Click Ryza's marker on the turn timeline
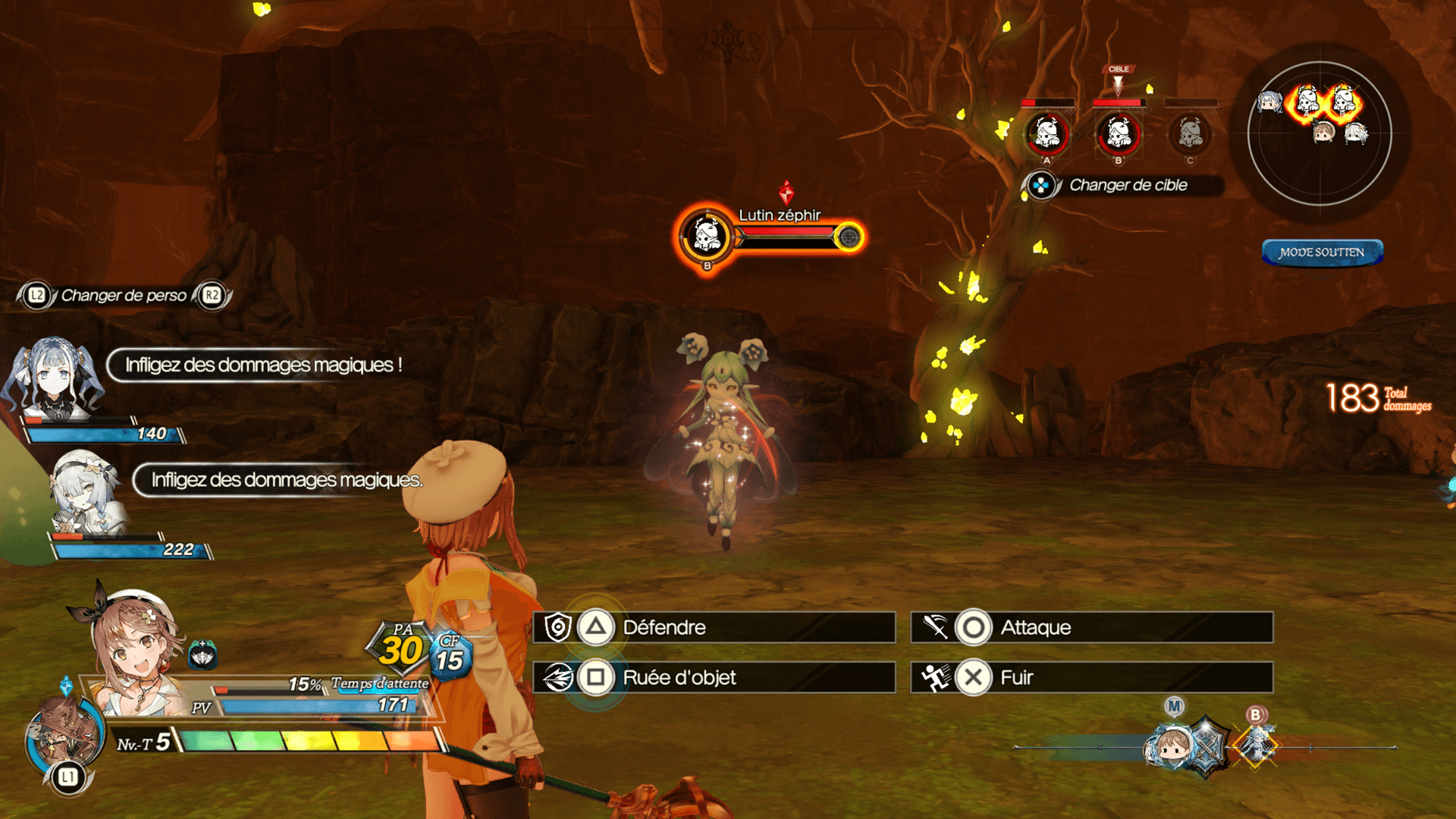 coord(1173,745)
